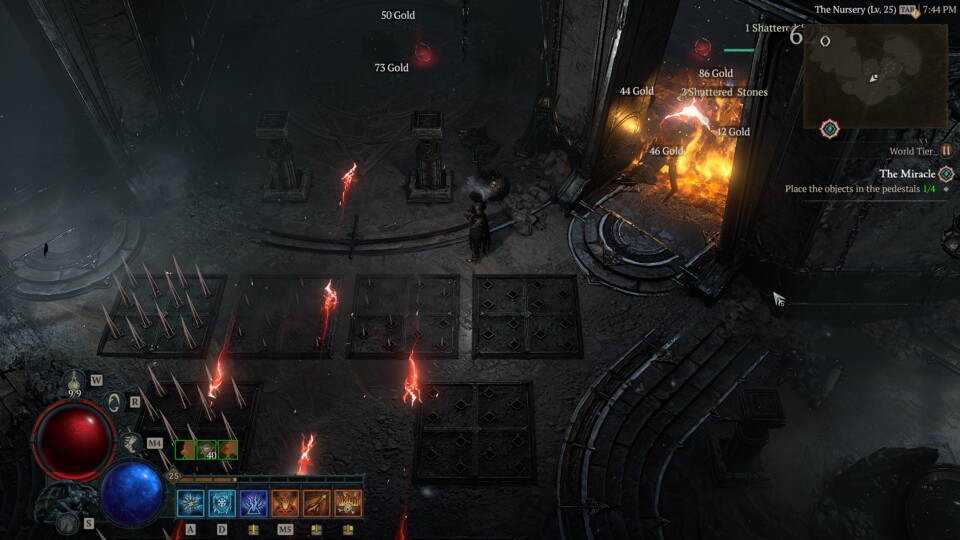Image resolution: width=960 pixels, height=540 pixels.
Task: Activate the town portal swirl icon
Action: pos(113,402)
